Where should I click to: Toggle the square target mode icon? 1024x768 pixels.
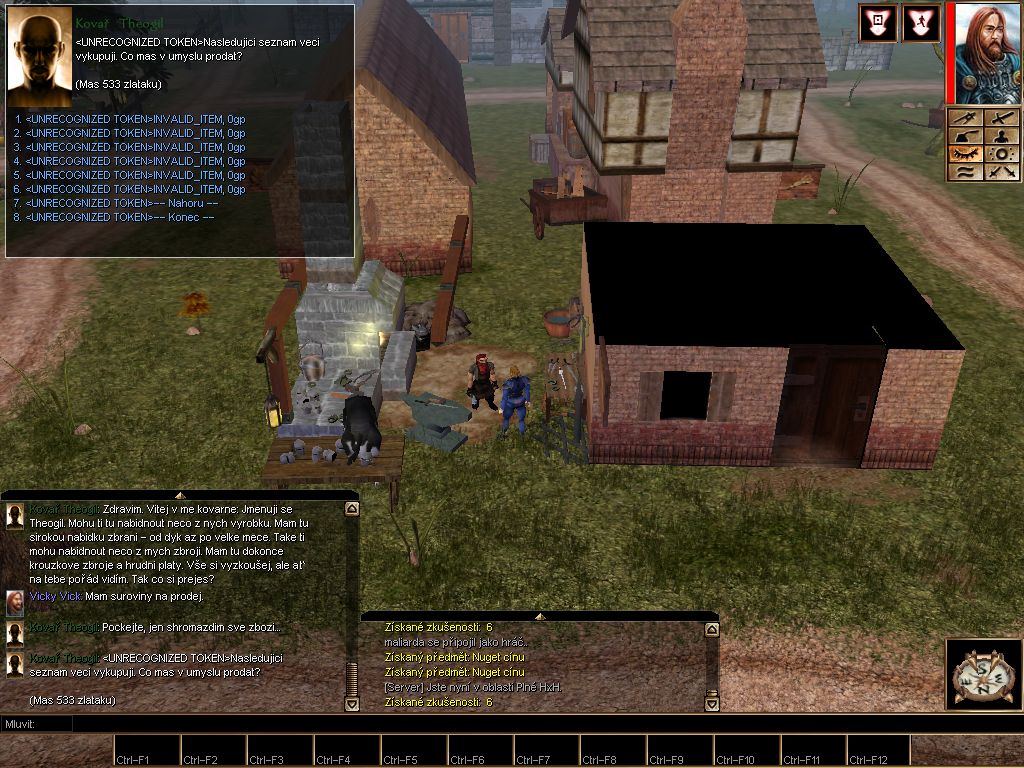(x=877, y=24)
